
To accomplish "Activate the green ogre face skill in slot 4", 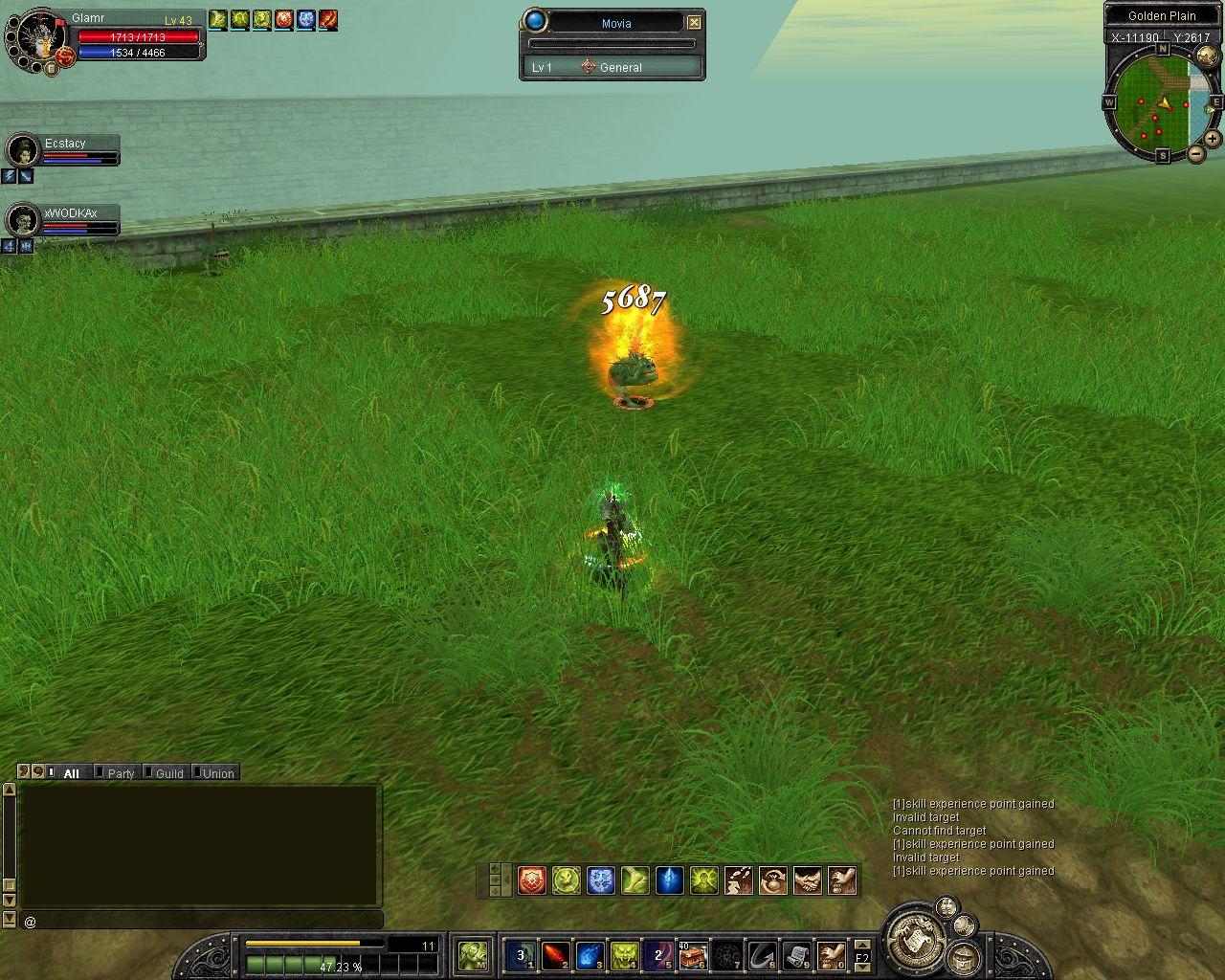I will tap(624, 954).
